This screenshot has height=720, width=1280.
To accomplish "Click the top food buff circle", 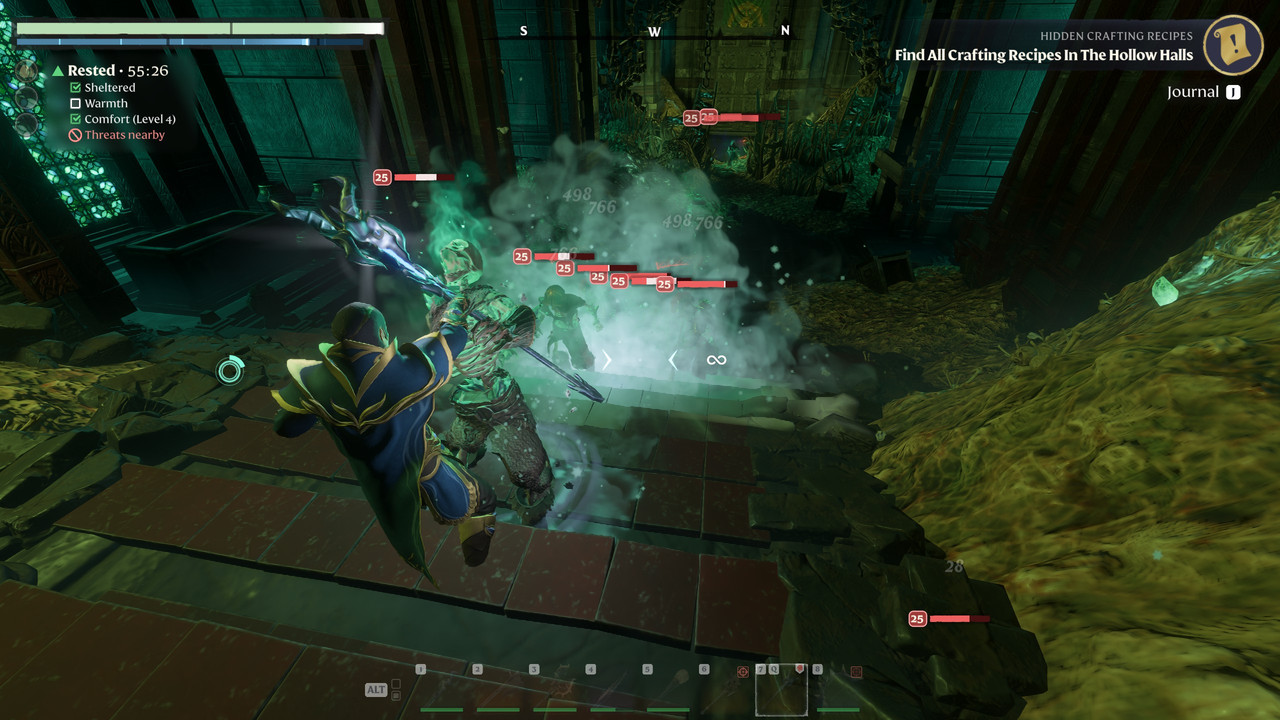I will tap(27, 72).
